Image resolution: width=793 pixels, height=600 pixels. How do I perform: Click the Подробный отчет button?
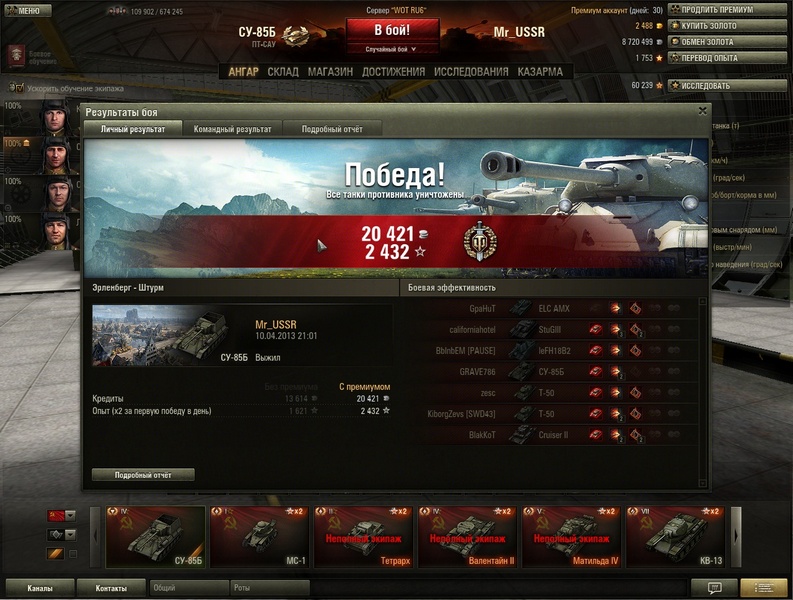[143, 475]
